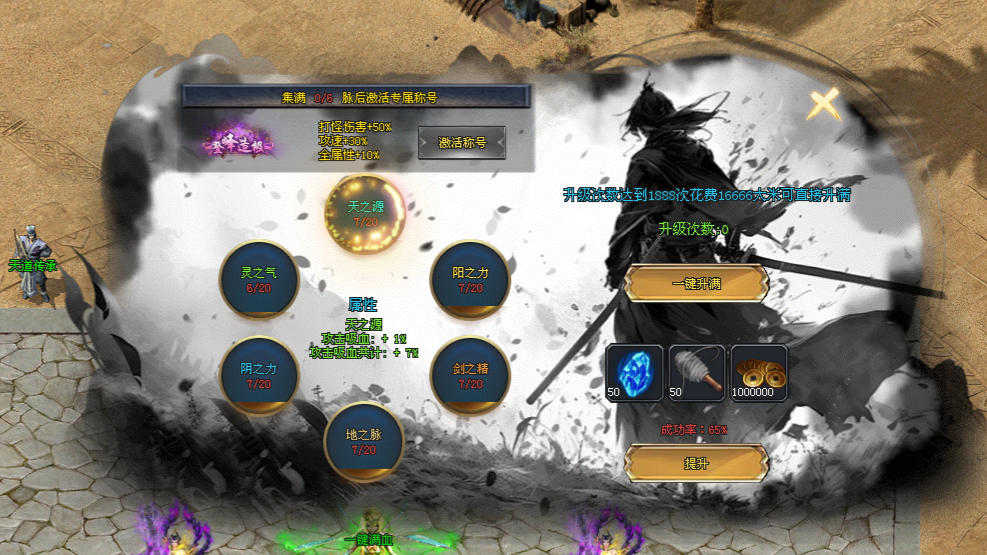The width and height of the screenshot is (987, 555).
Task: Choose the 阳之力 meridian node
Action: 470,279
